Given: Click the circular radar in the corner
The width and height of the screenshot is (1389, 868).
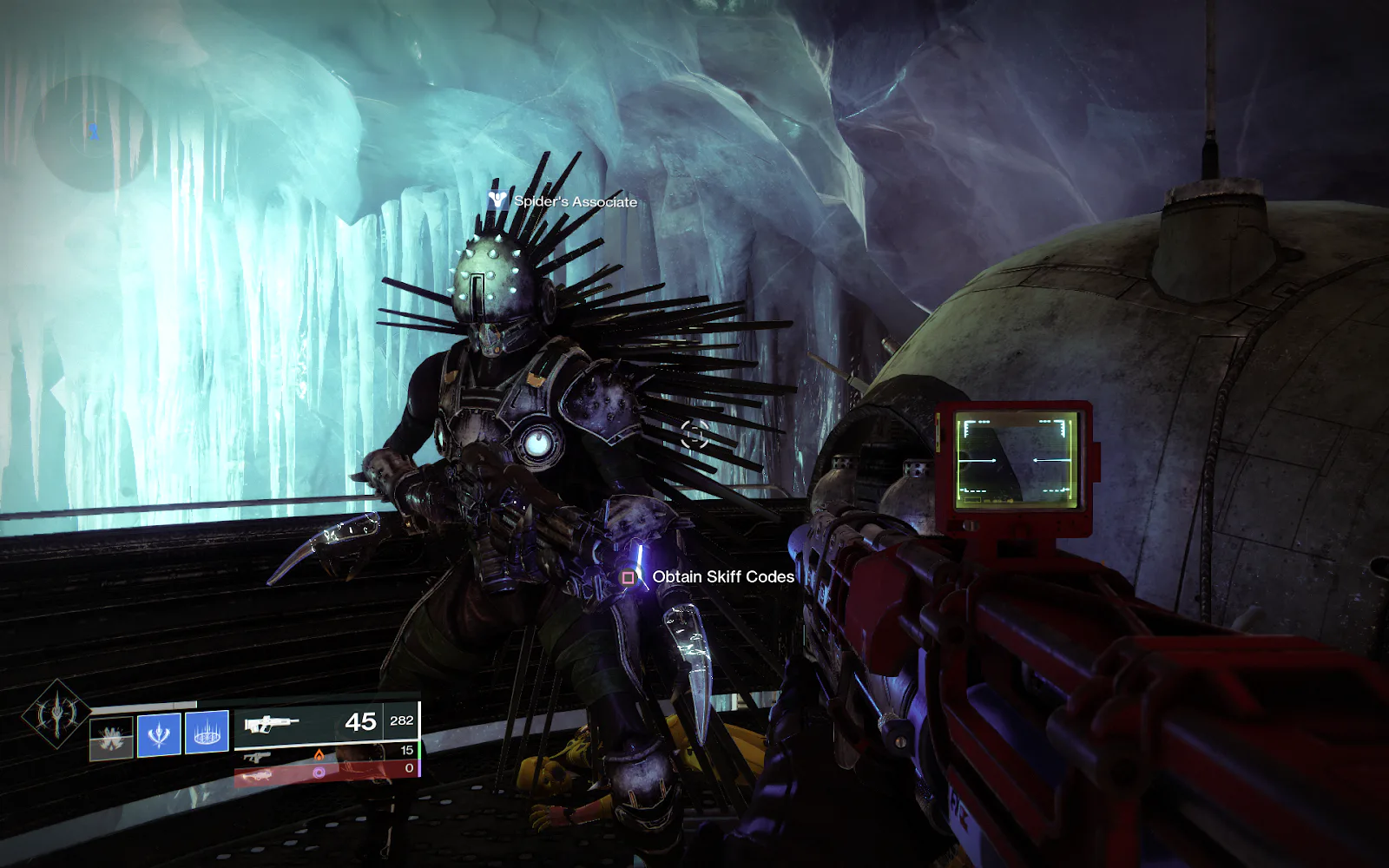Looking at the screenshot, I should coord(92,132).
